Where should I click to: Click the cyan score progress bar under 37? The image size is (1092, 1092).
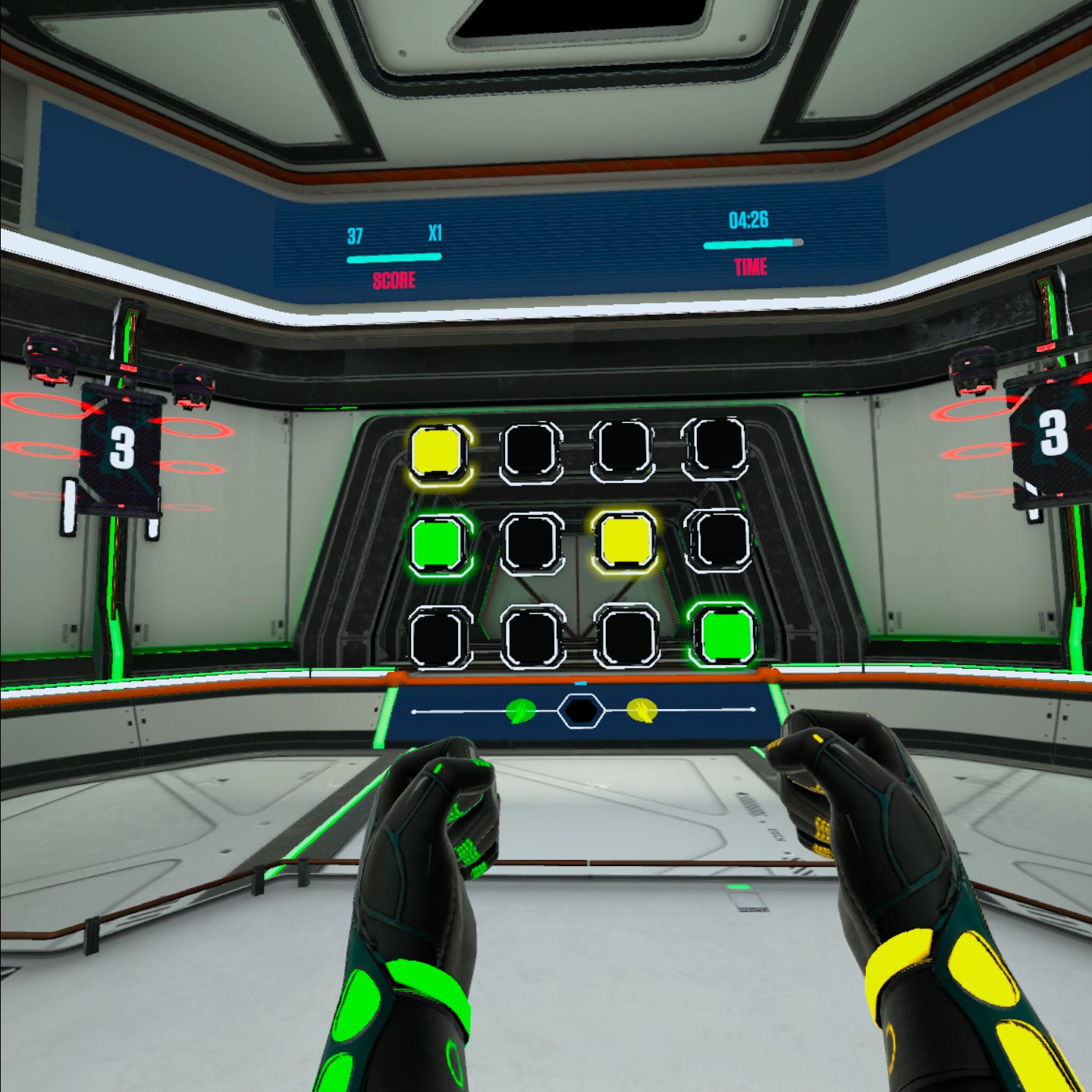[394, 258]
